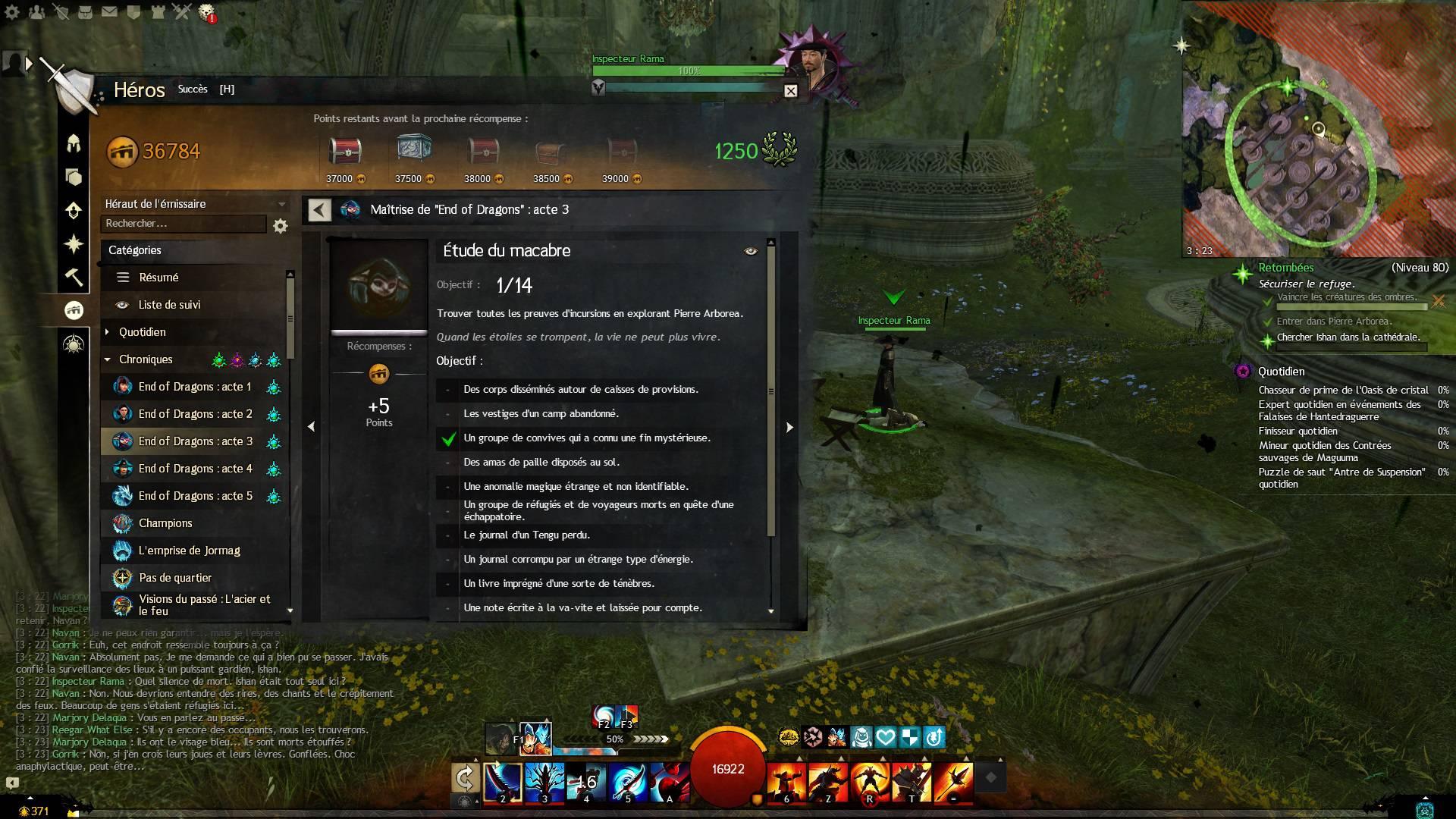Show the previous achievement with left arrow

(311, 427)
